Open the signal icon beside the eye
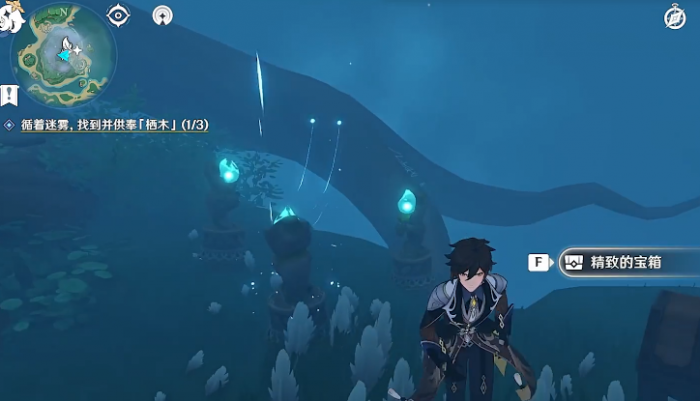The image size is (700, 401). pos(161,15)
